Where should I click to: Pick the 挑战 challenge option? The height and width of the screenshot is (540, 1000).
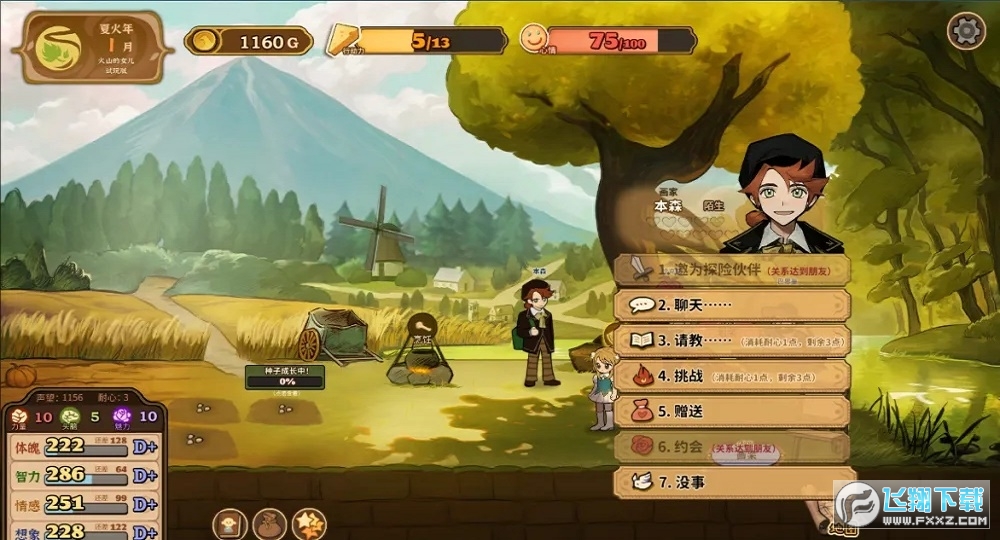point(732,376)
